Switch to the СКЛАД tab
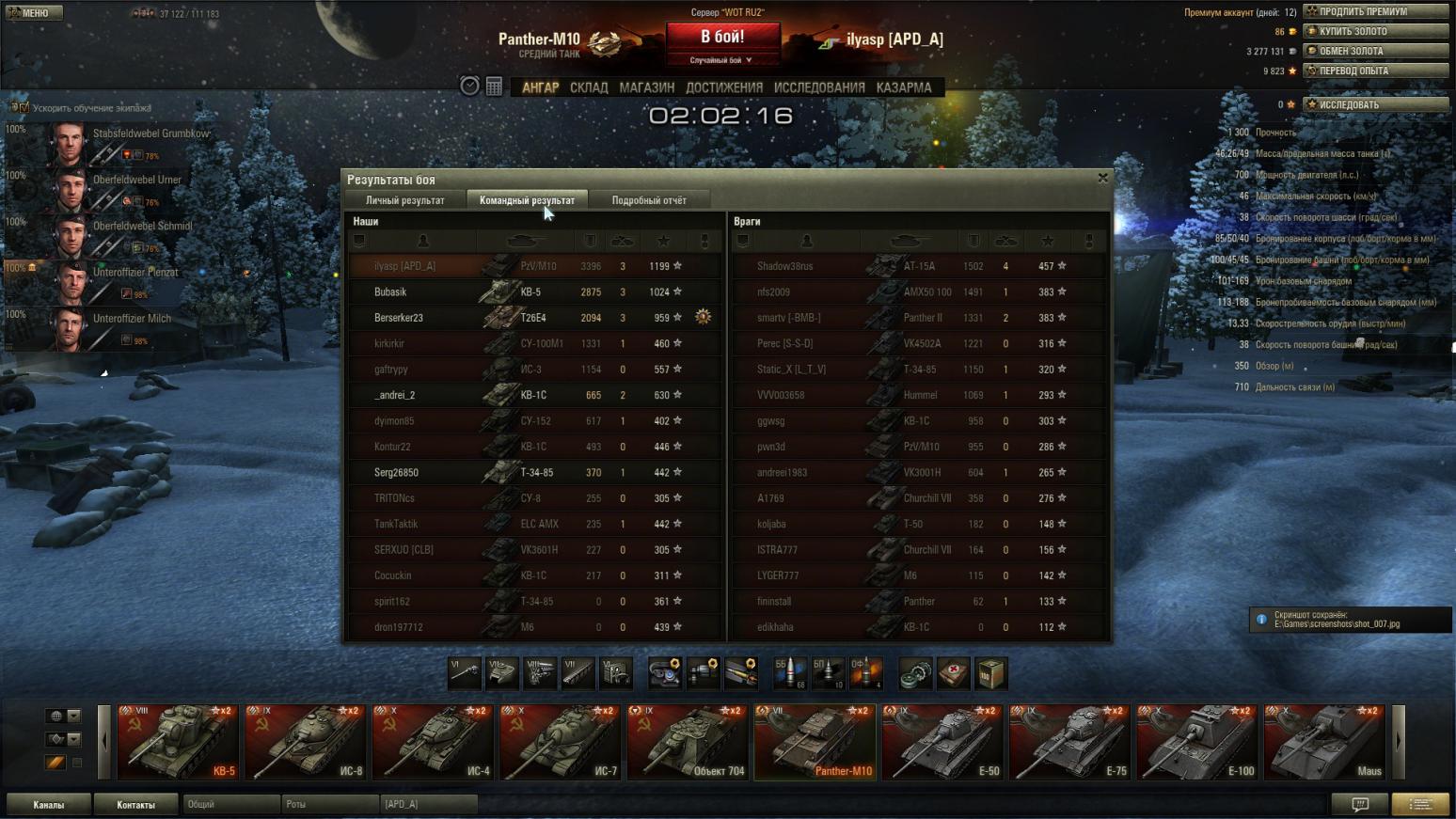Image resolution: width=1456 pixels, height=819 pixels. pyautogui.click(x=589, y=87)
